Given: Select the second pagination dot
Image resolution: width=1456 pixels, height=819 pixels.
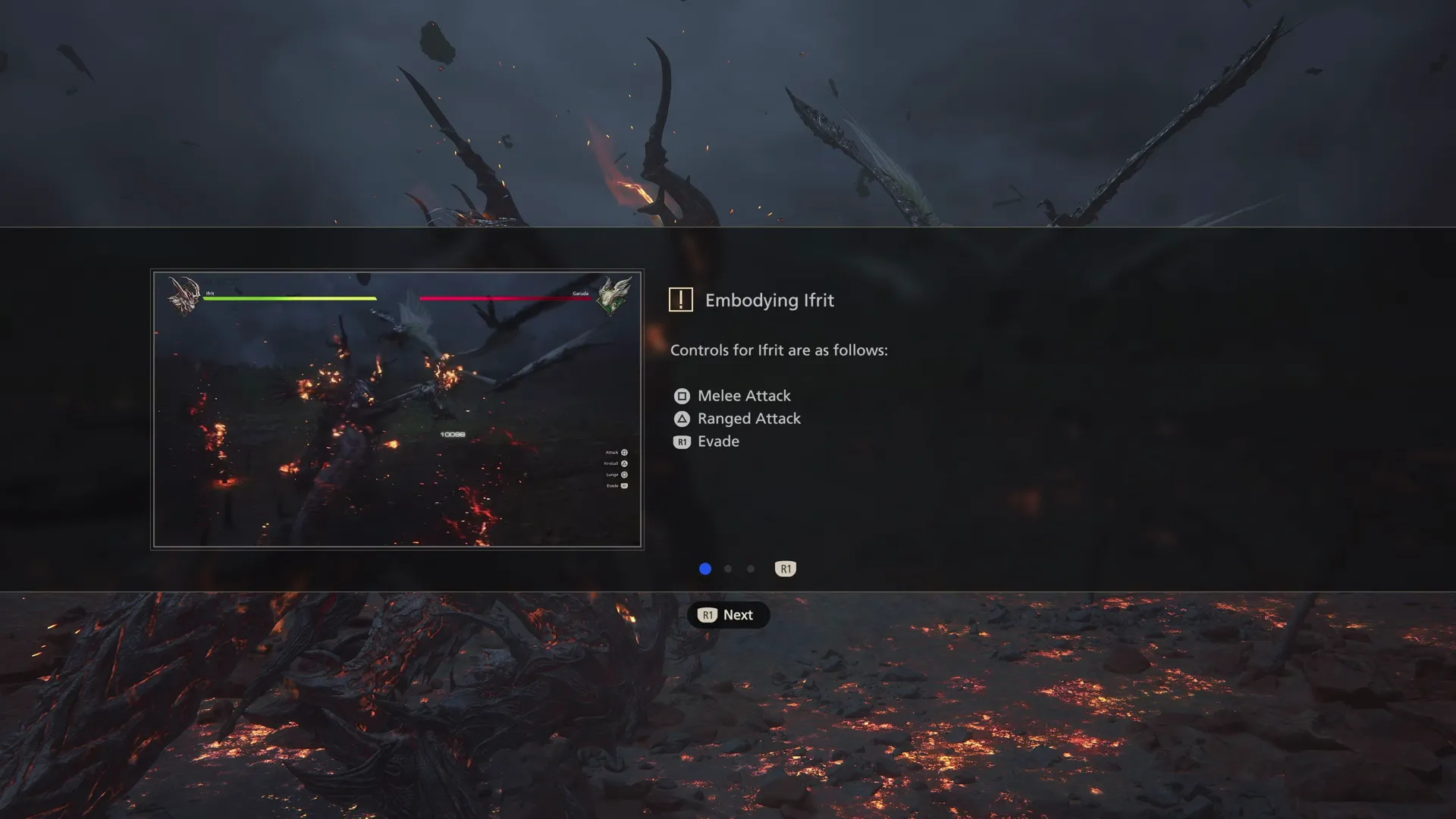Looking at the screenshot, I should pyautogui.click(x=728, y=569).
